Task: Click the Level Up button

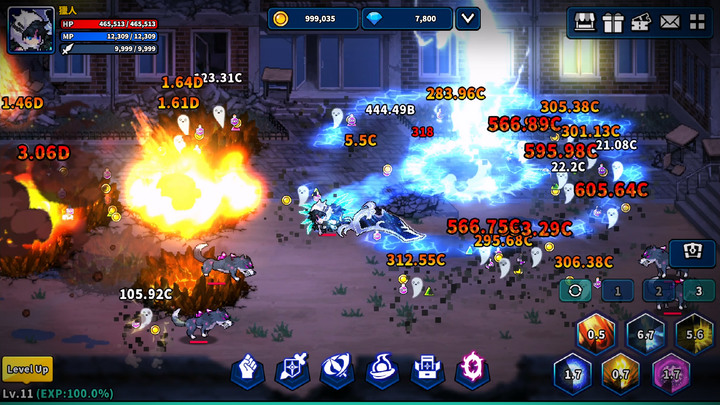Action: click(x=27, y=369)
